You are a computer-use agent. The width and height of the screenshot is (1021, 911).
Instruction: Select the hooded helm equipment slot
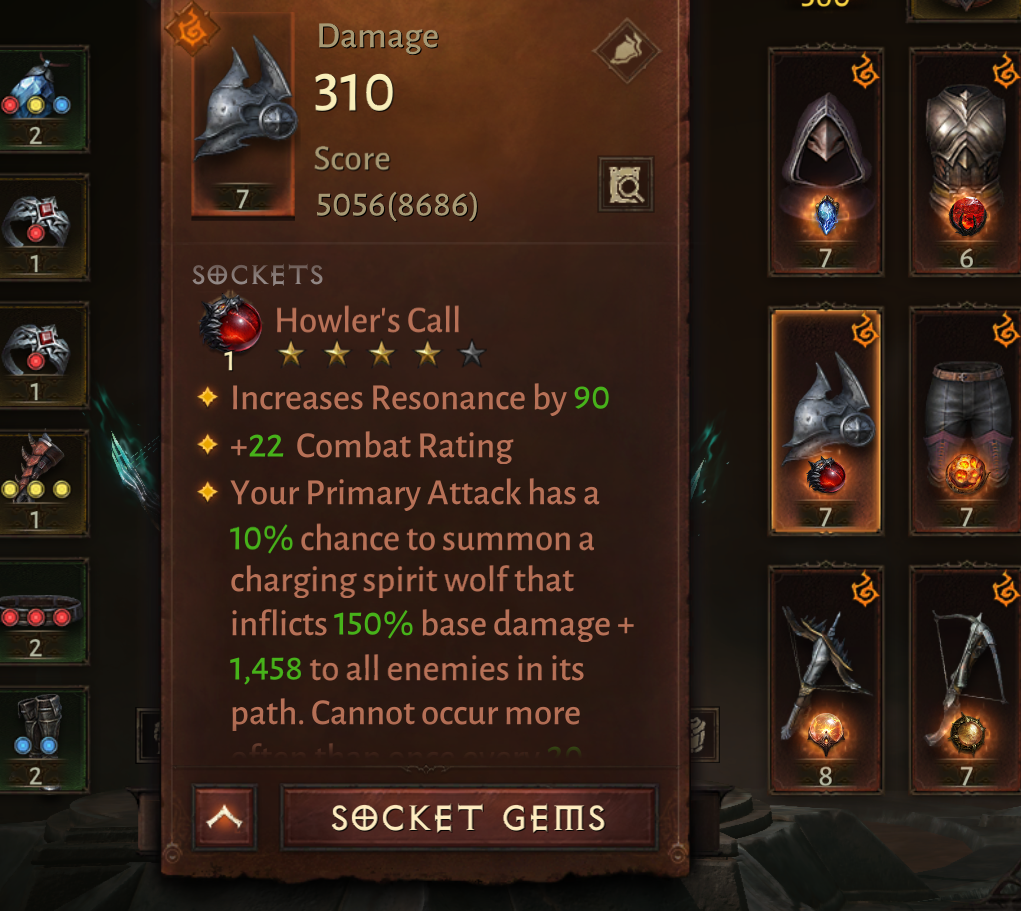click(825, 162)
